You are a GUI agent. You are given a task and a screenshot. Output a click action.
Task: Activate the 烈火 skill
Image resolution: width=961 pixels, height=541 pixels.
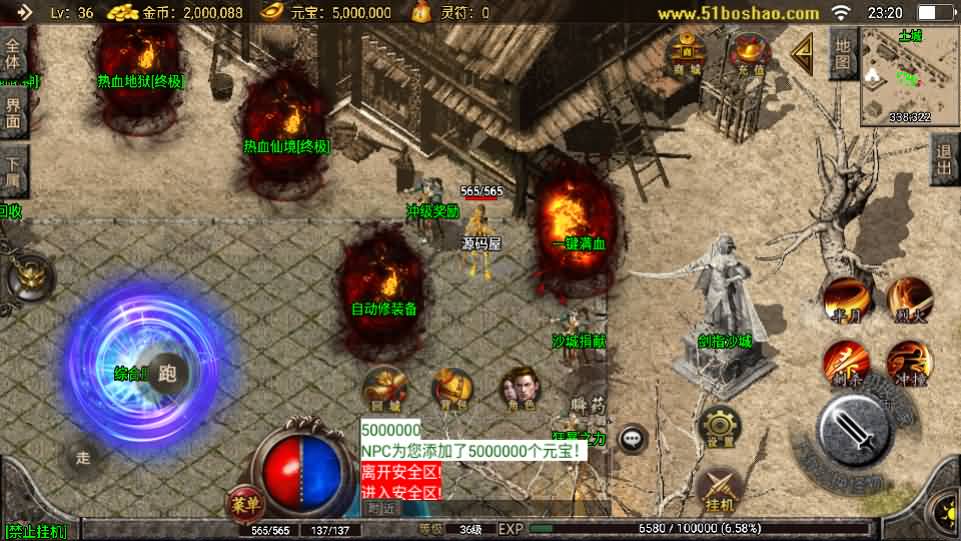(909, 297)
